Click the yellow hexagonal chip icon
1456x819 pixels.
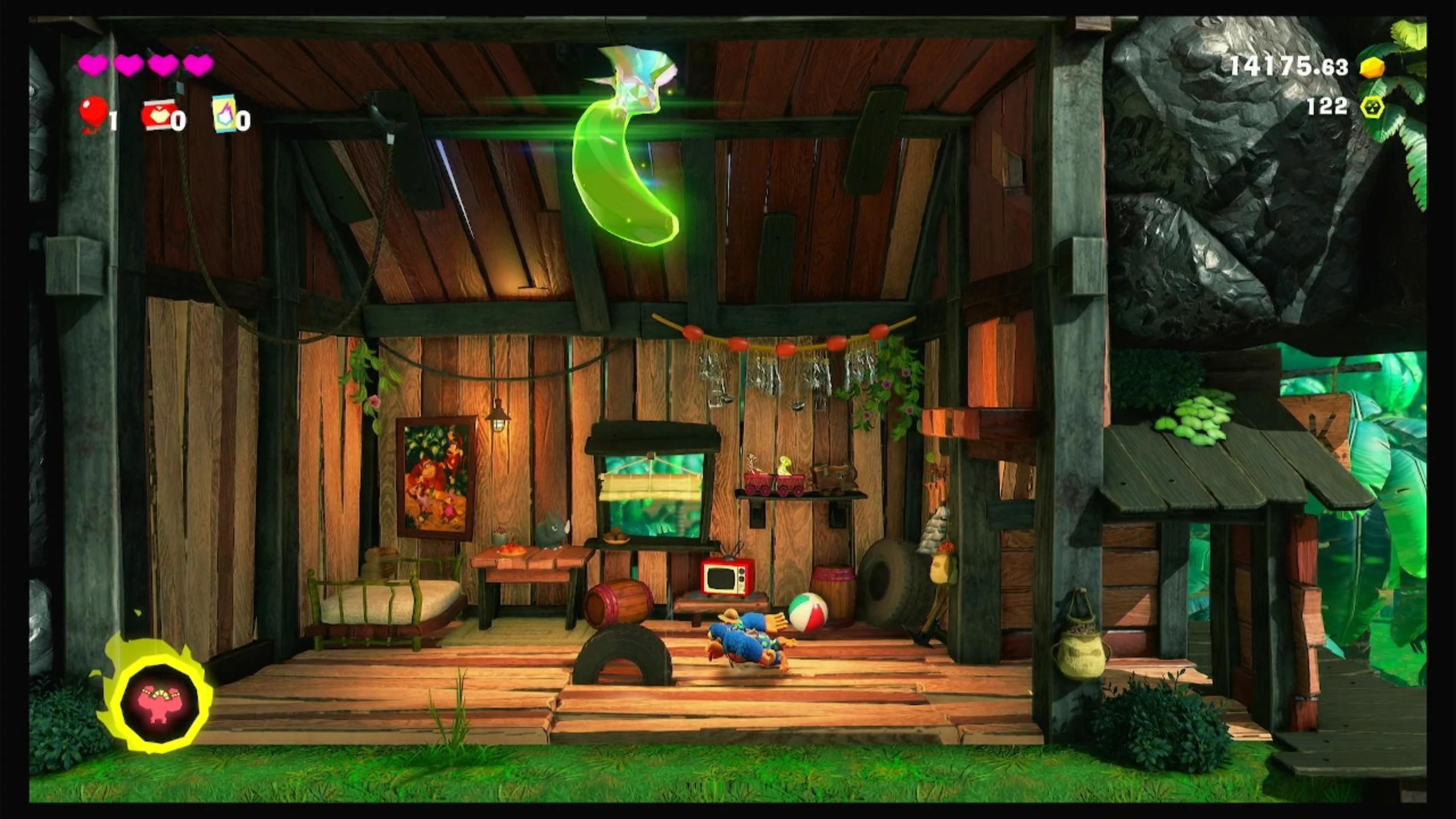pos(1372,106)
